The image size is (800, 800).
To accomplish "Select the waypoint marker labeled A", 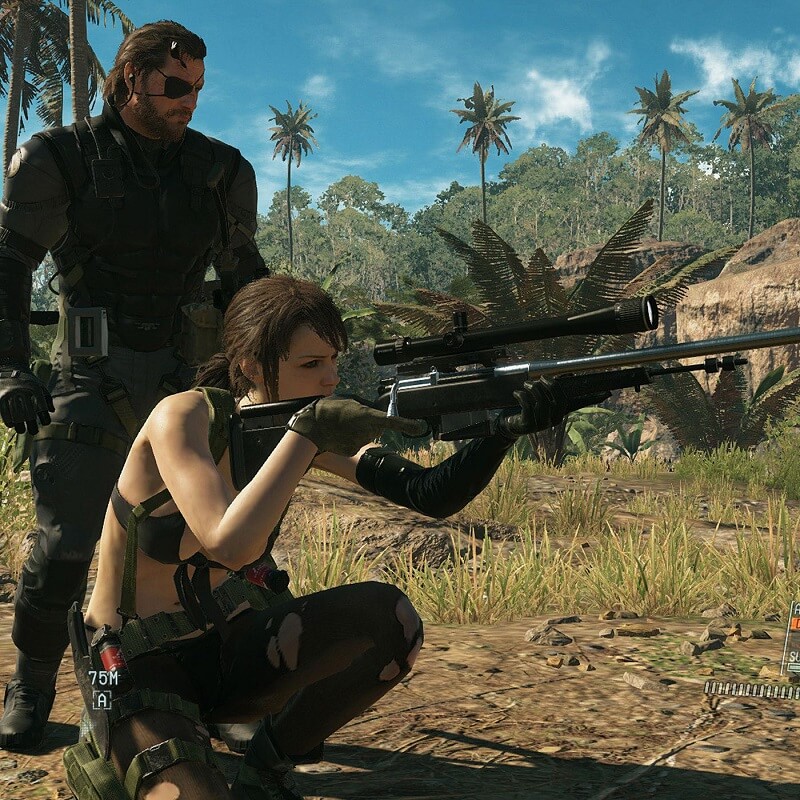I will 101,699.
